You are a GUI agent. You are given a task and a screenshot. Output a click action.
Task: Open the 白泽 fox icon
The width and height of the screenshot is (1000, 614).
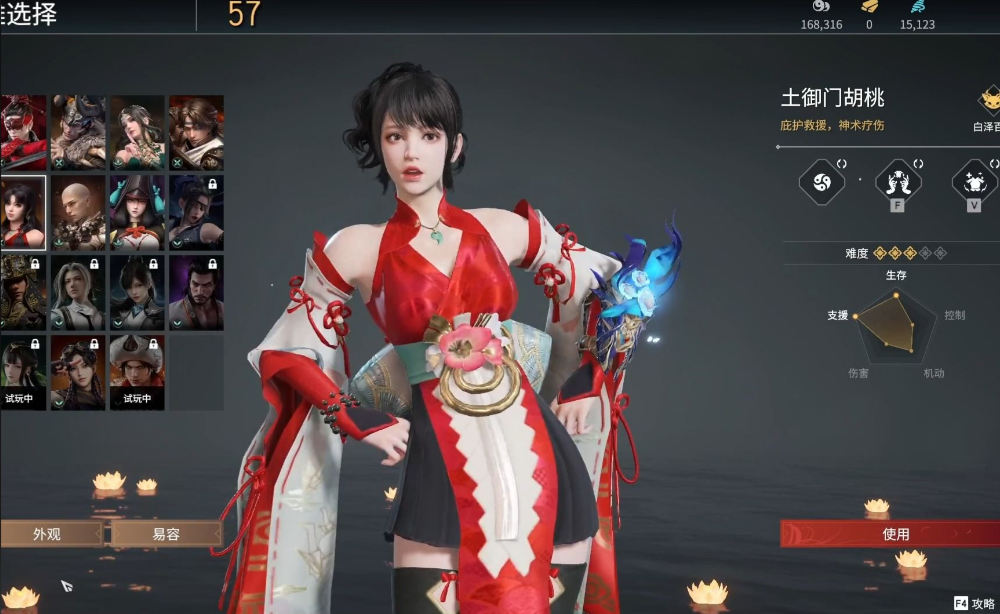pos(990,101)
